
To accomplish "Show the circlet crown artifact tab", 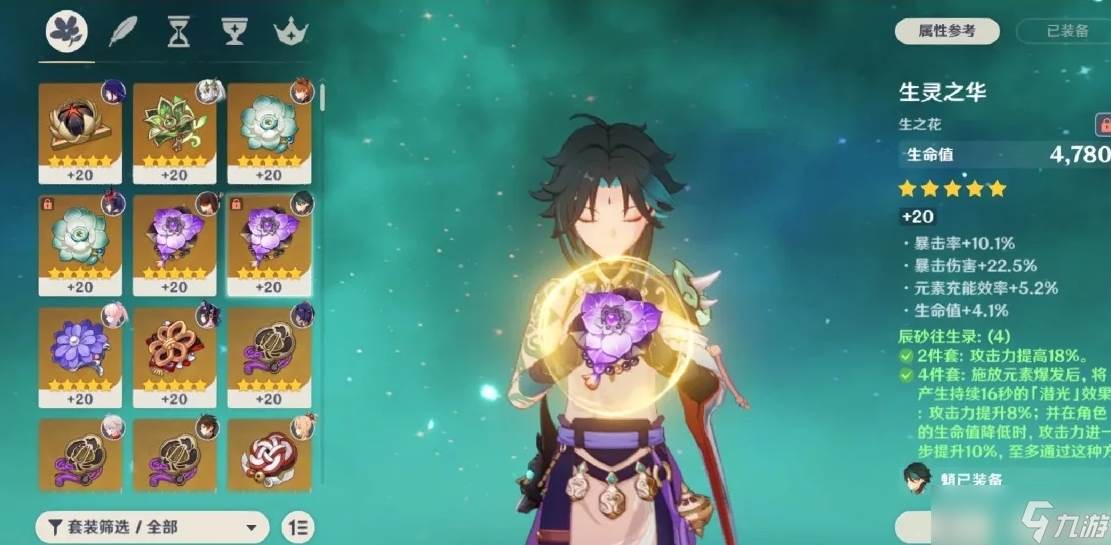I will click(290, 33).
